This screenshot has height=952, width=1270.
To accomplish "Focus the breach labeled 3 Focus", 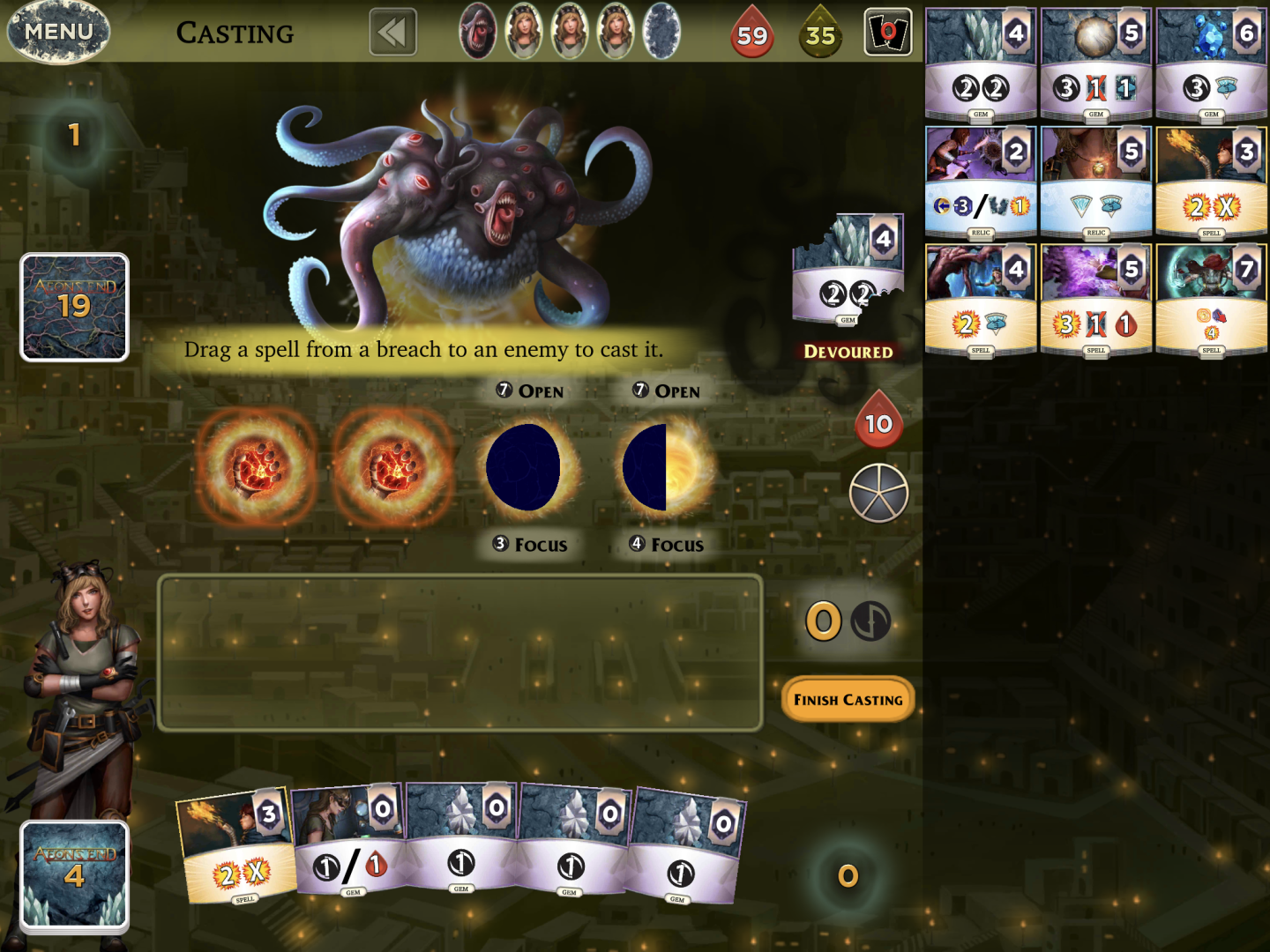I will click(530, 545).
